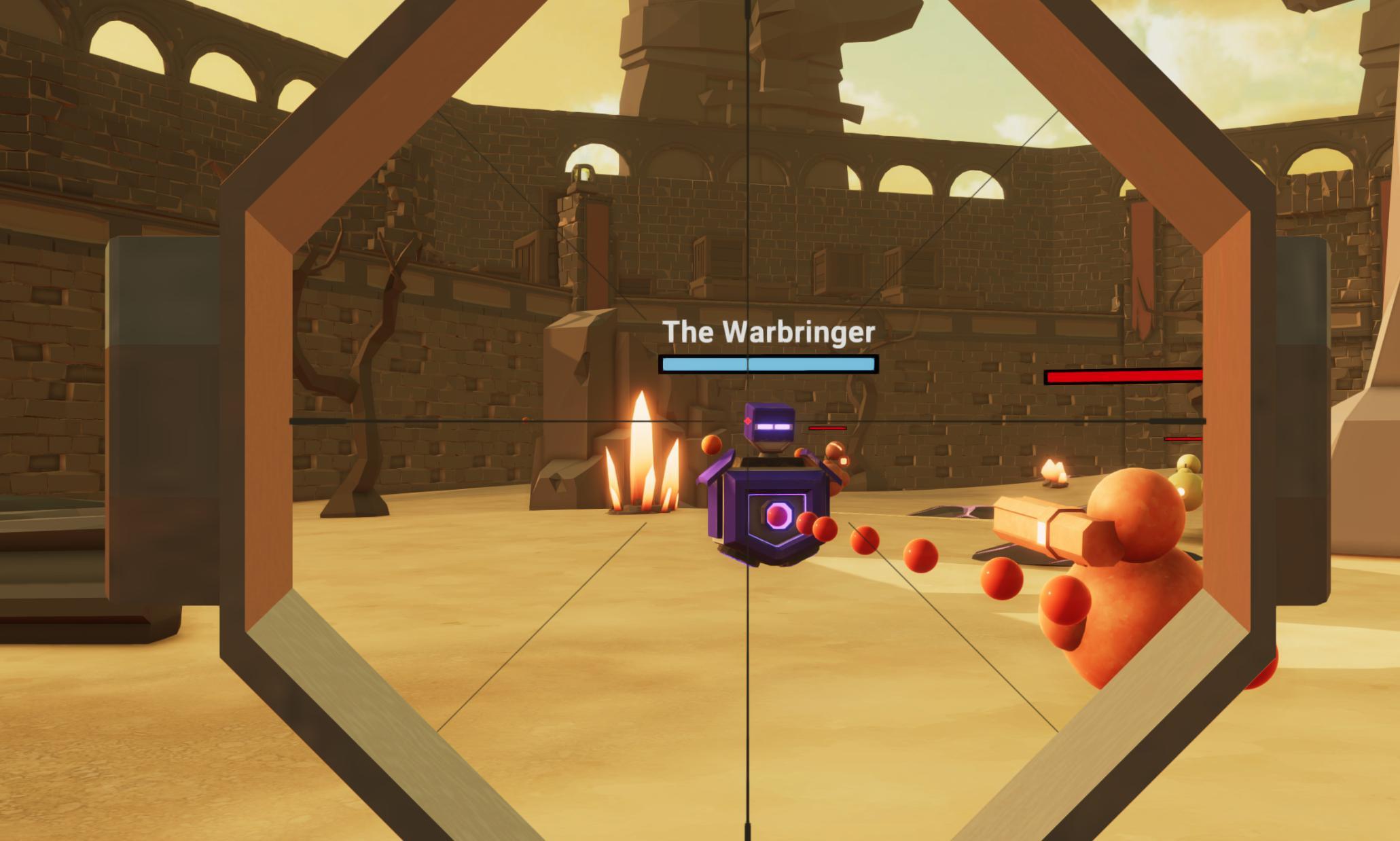Viewport: 1400px width, 841px height.
Task: Click the orange robot's glowing eye light
Action: [1180, 491]
